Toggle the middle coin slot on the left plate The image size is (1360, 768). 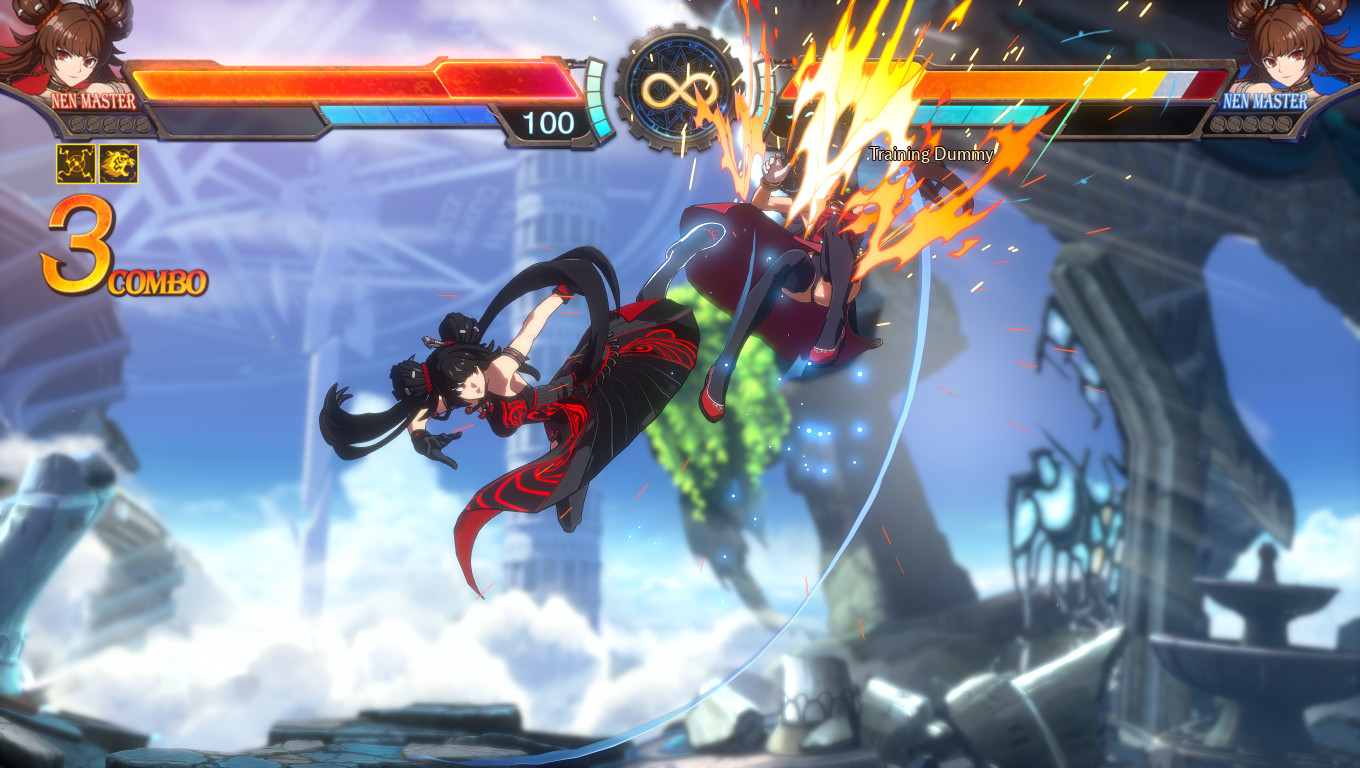tap(109, 124)
